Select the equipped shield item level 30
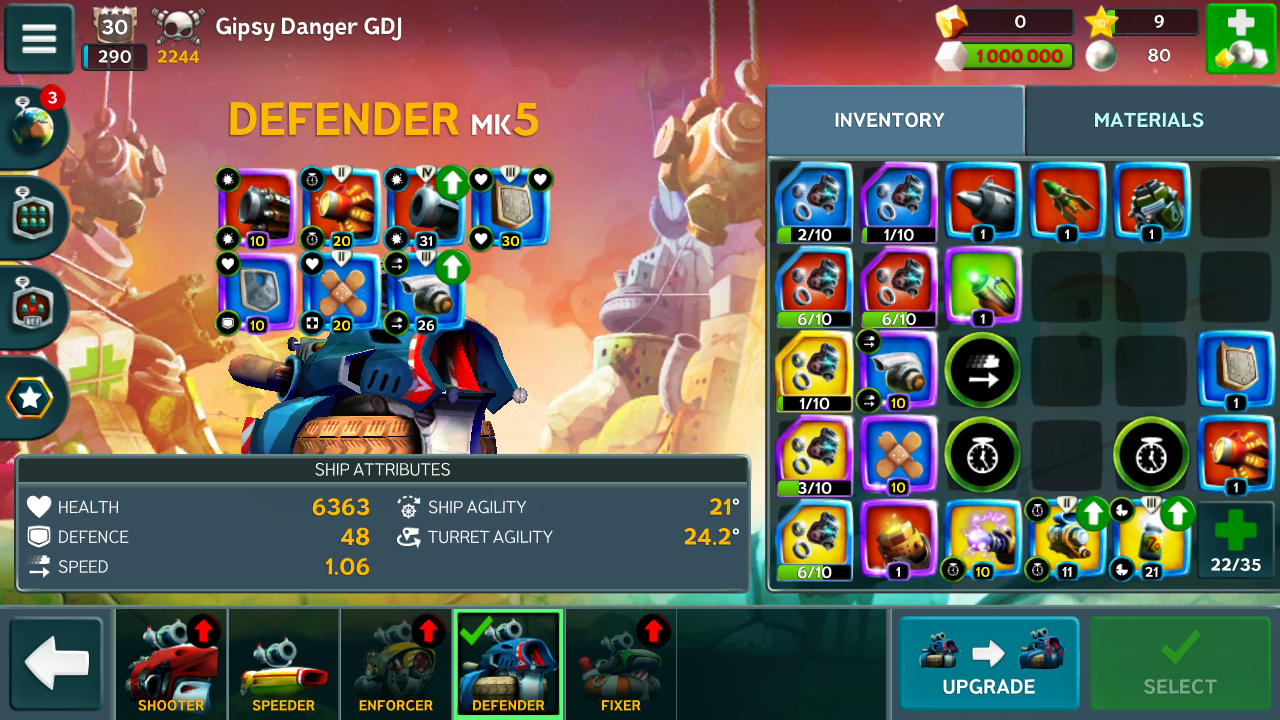The width and height of the screenshot is (1280, 720). tap(510, 207)
